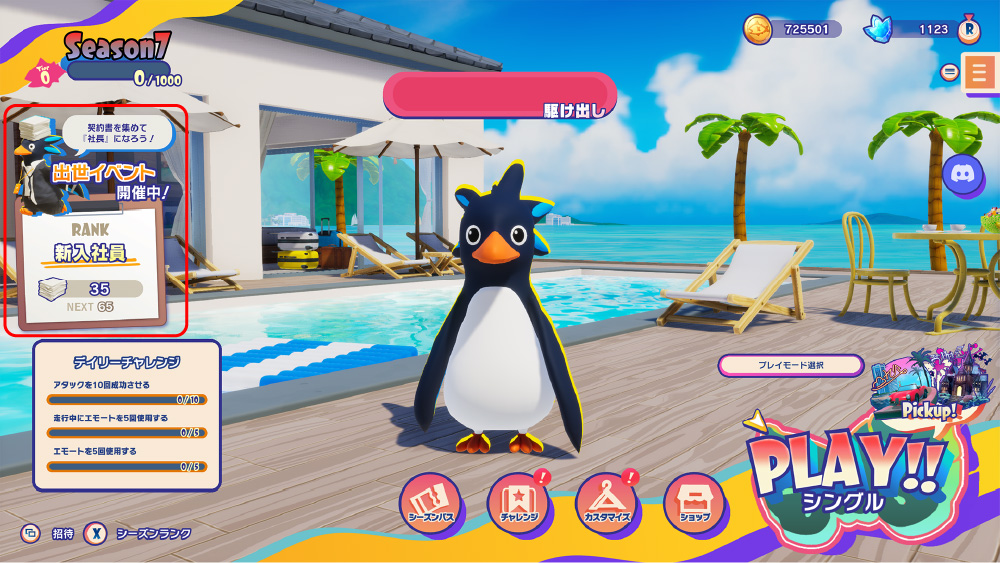The height and width of the screenshot is (563, 1000).
Task: Go to the Customize screen
Action: pyautogui.click(x=607, y=504)
